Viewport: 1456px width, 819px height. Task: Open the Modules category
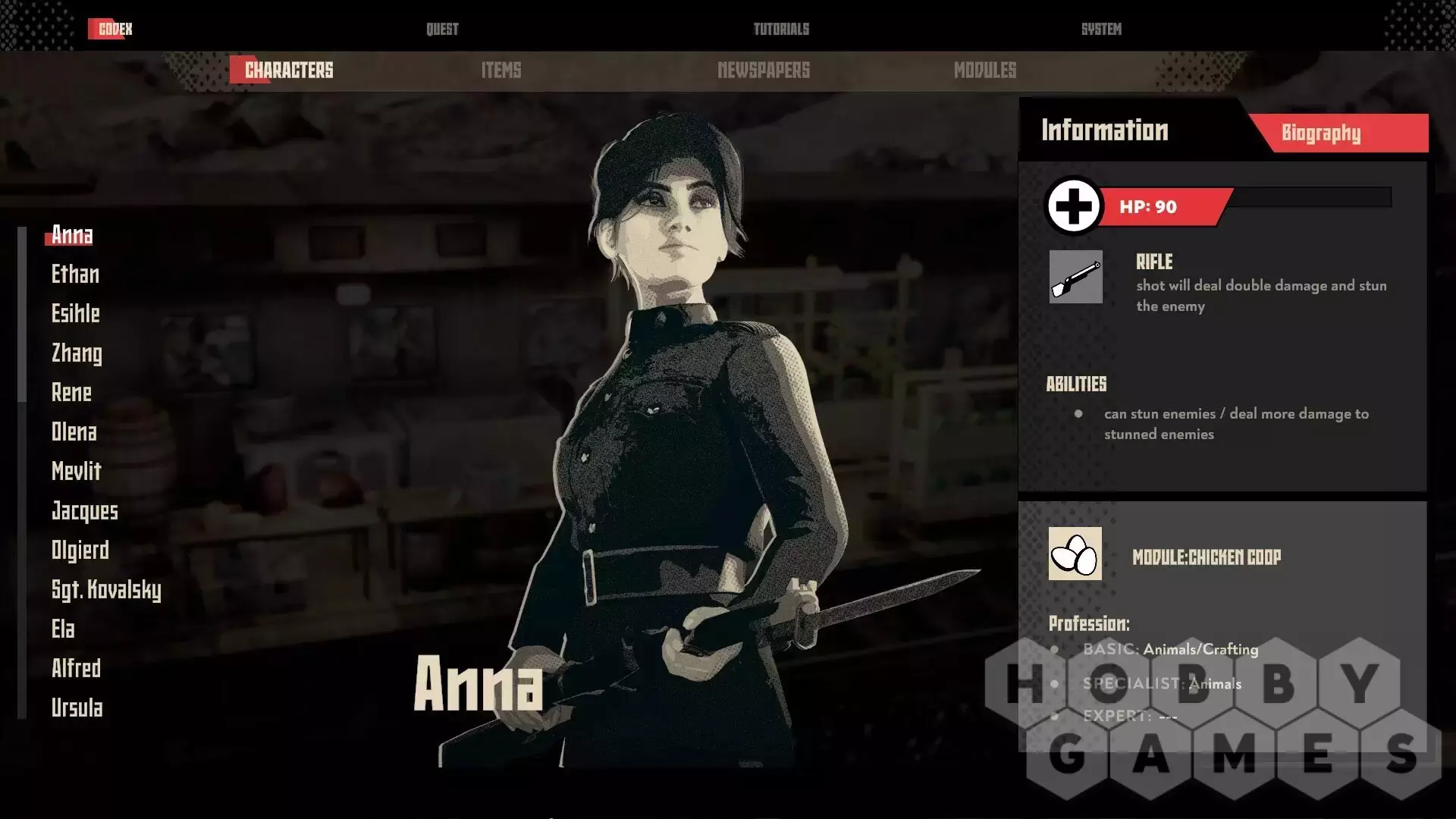pos(984,71)
